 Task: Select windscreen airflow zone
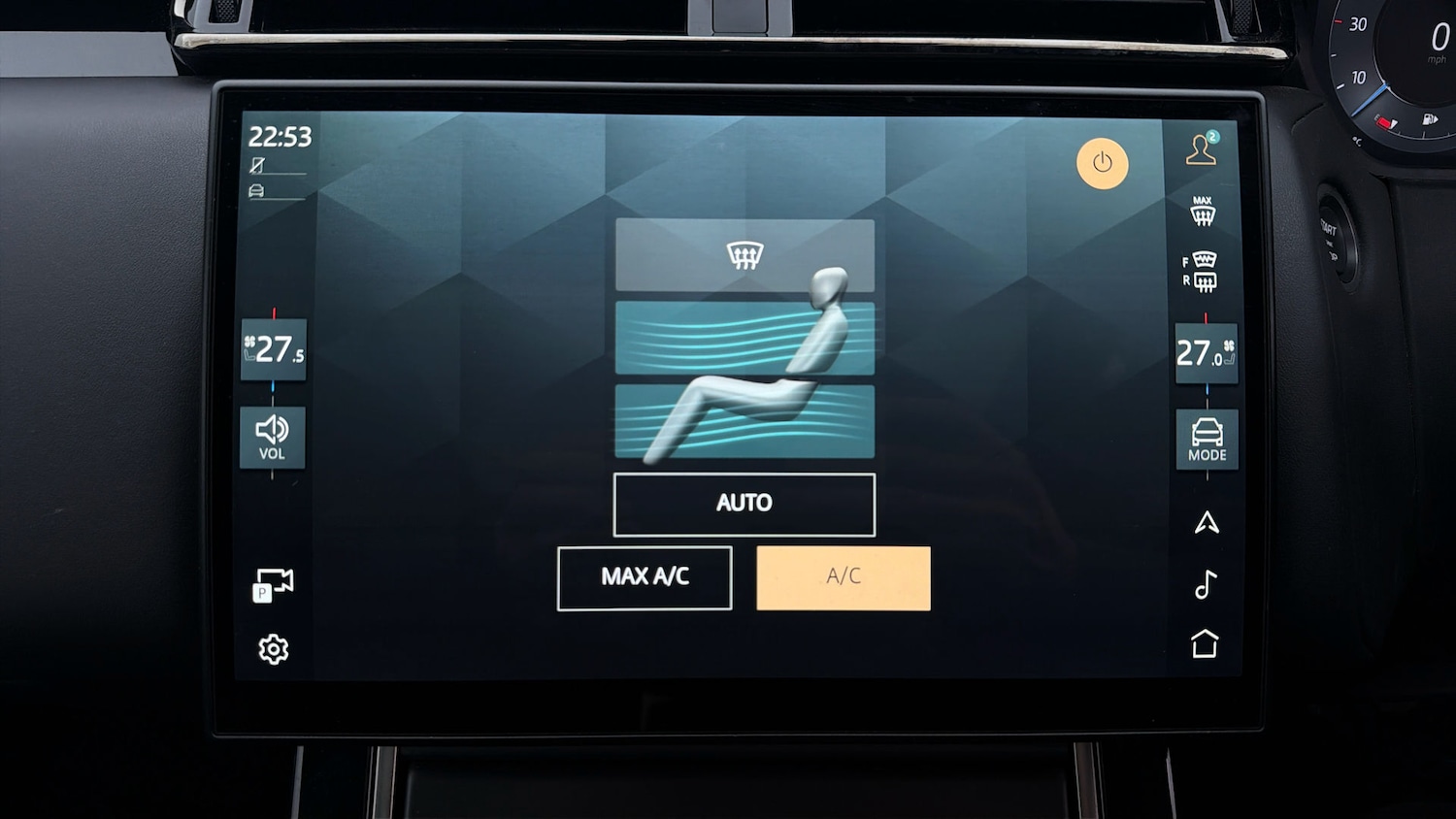click(744, 255)
